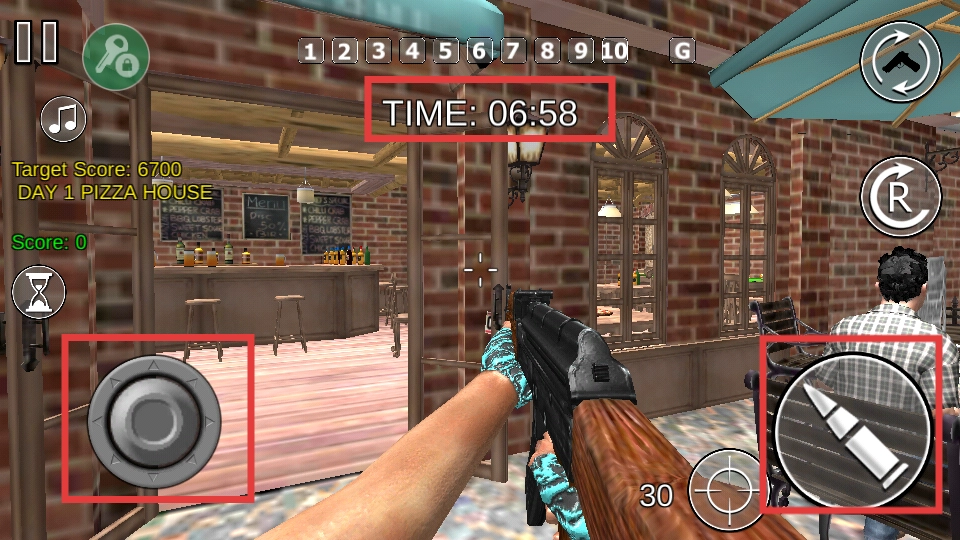Tap the virtual movement joystick
960x540 pixels.
pyautogui.click(x=154, y=420)
